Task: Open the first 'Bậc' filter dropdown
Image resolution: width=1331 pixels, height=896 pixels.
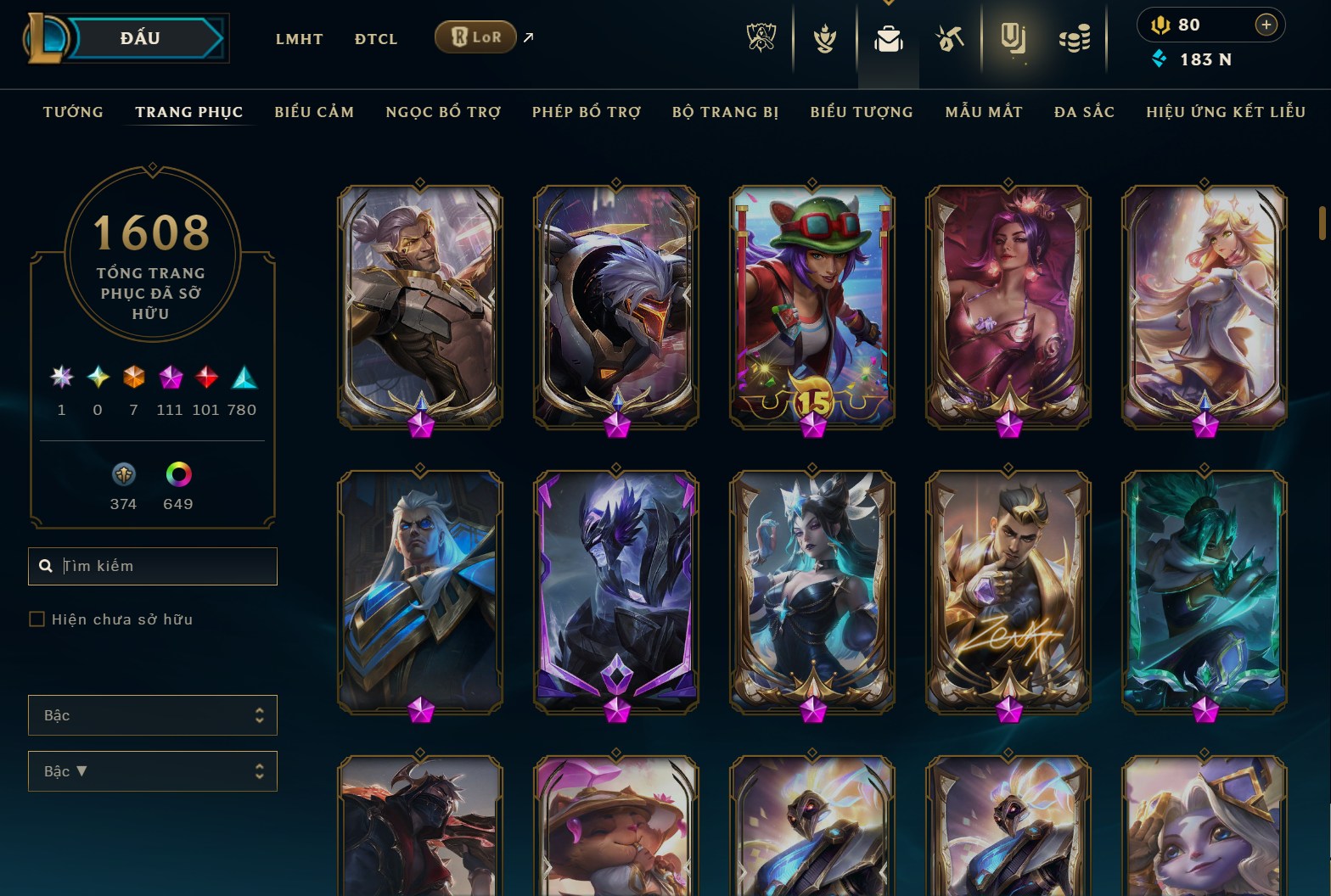Action: coord(153,715)
